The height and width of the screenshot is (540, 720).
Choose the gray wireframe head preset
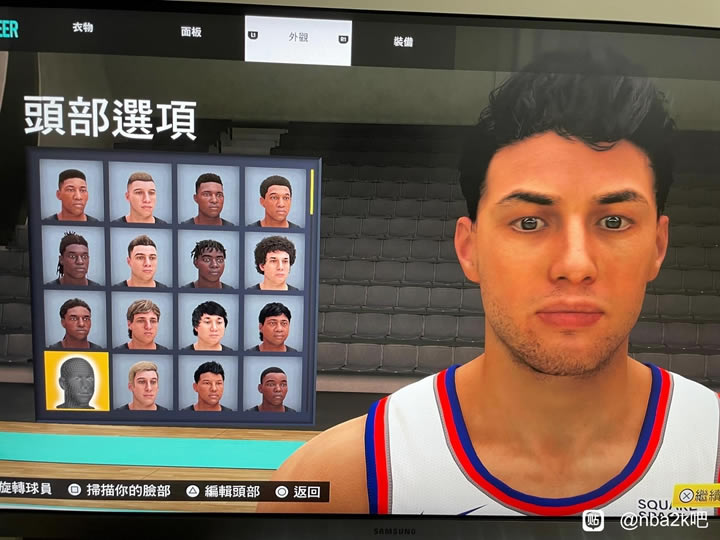tap(76, 381)
